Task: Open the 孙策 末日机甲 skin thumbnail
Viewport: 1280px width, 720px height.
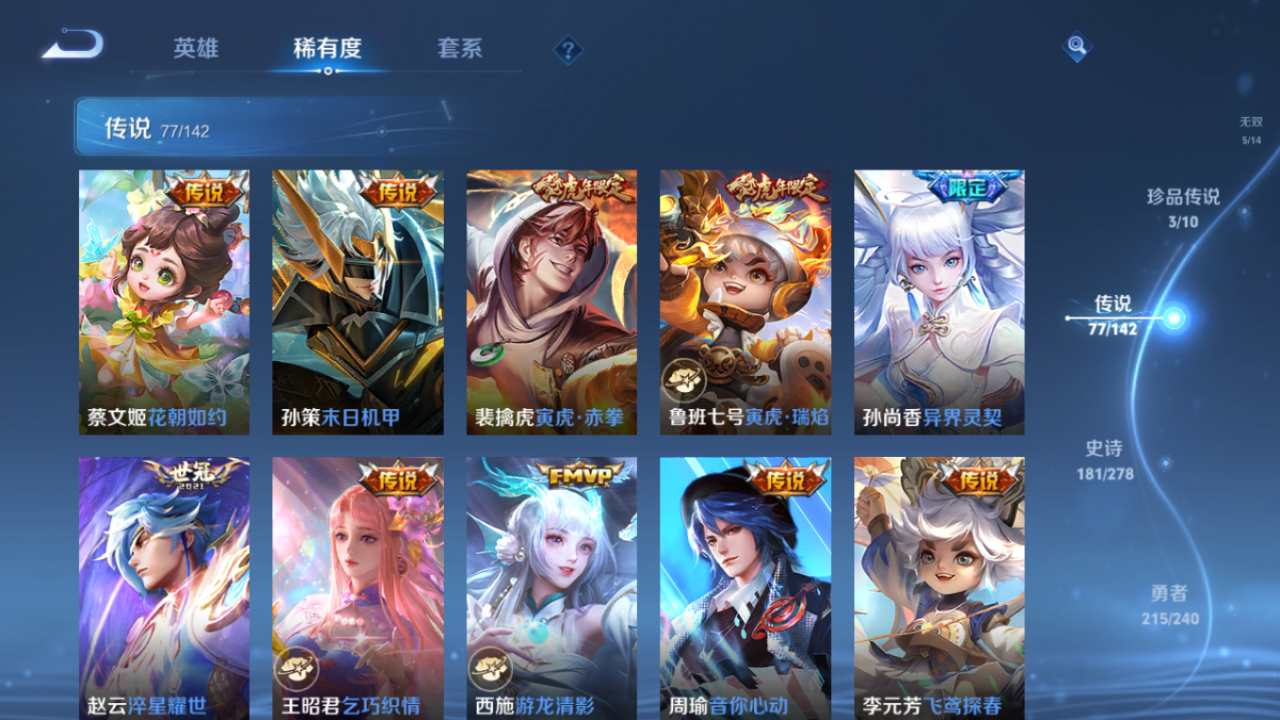Action: click(355, 300)
